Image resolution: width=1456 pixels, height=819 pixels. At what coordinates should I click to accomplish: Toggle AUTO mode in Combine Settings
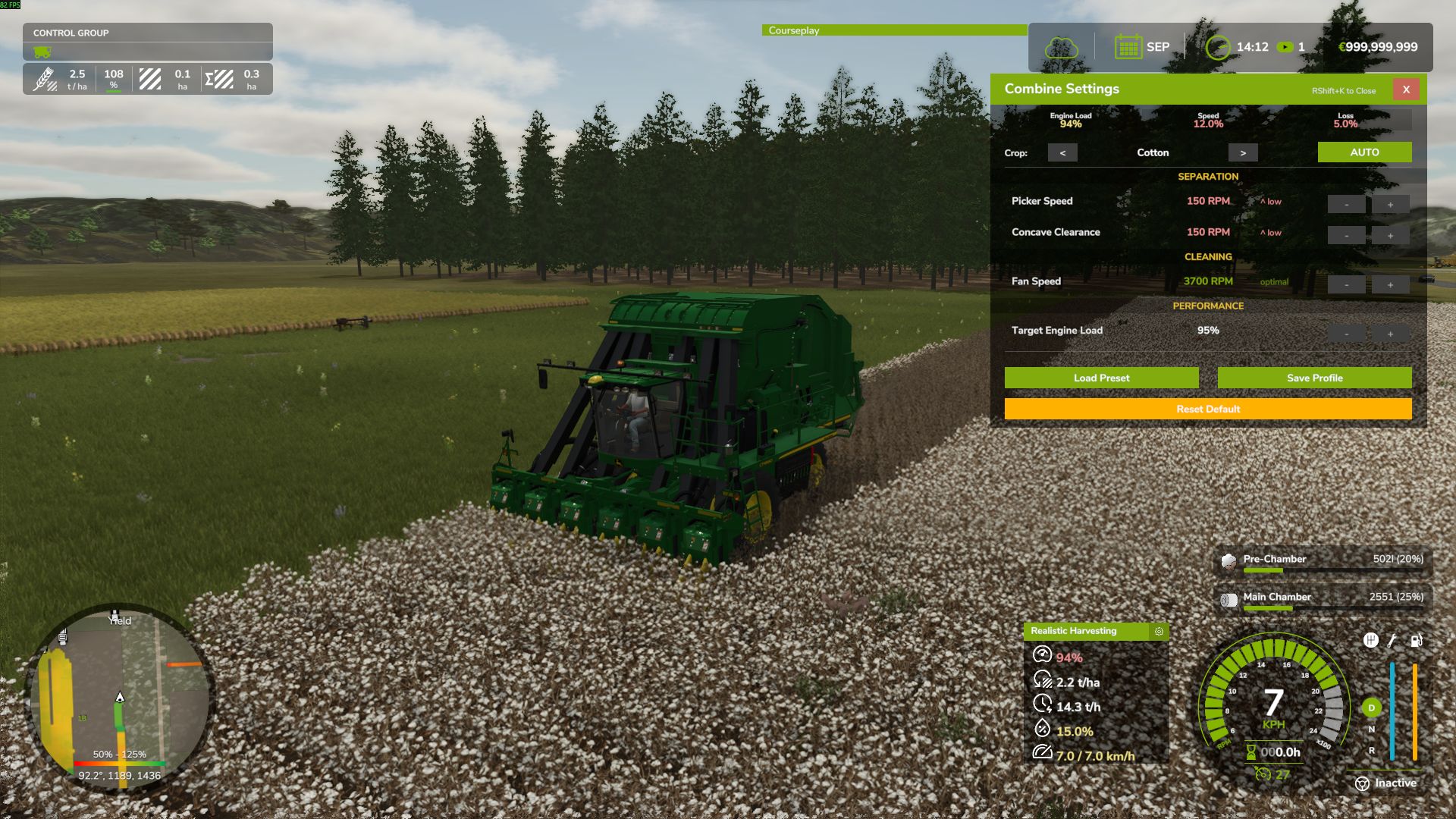1365,152
